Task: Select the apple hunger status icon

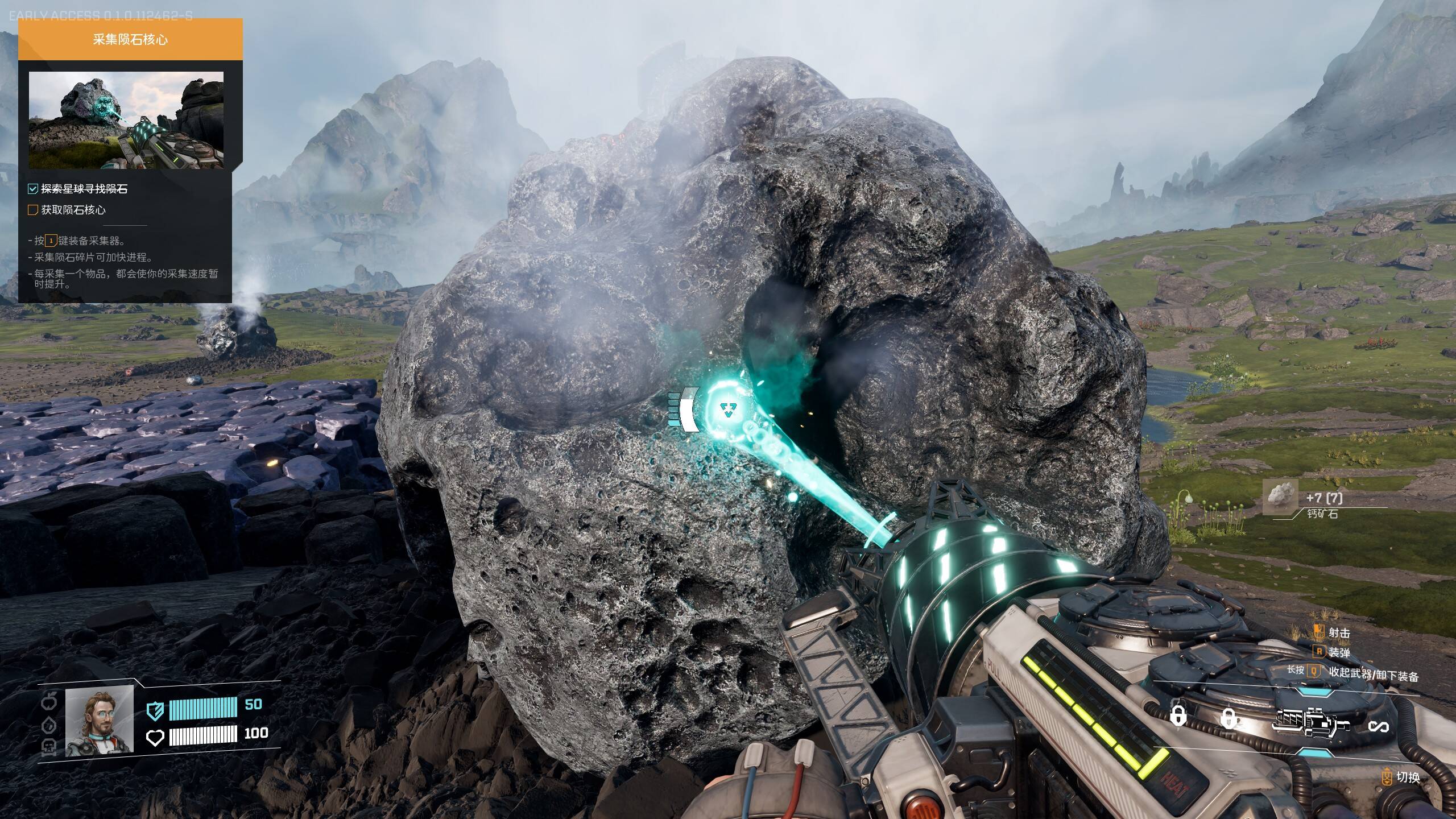Action: click(x=49, y=702)
